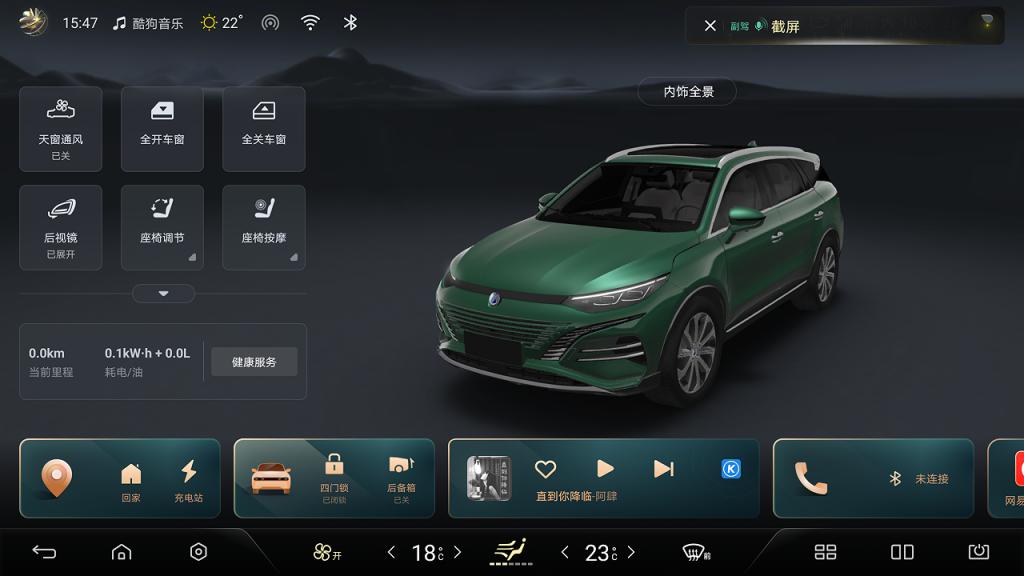Open the trunk (后备箱) control
Screen dimensions: 1024x576
click(x=401, y=475)
